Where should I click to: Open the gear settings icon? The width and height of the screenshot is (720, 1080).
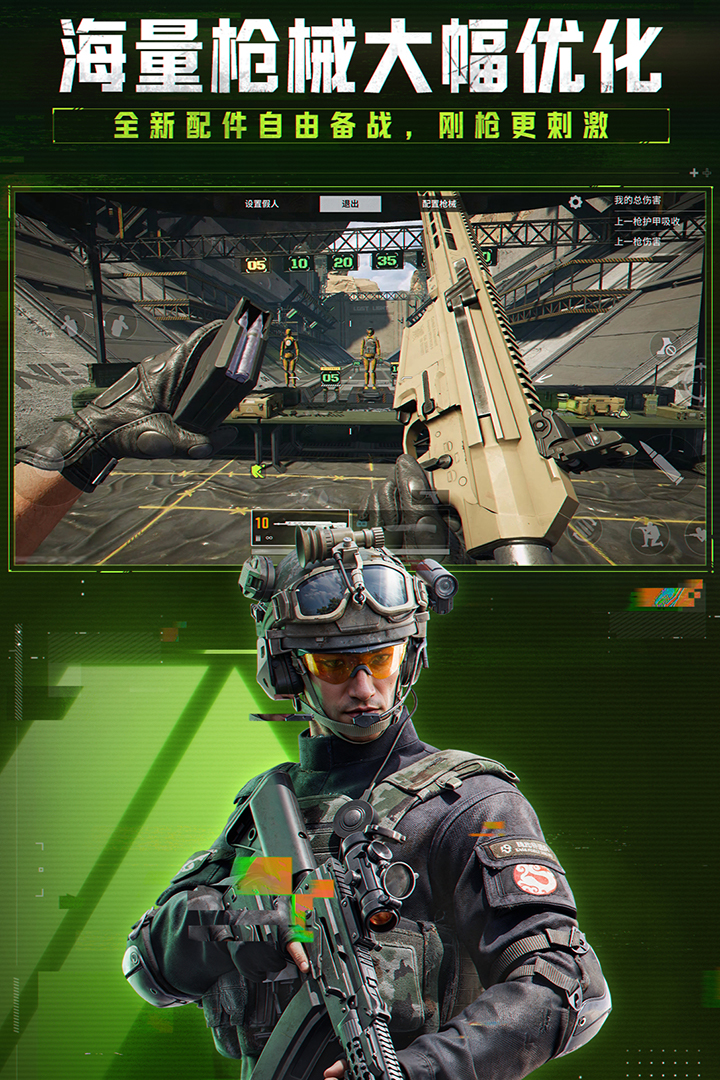point(575,203)
